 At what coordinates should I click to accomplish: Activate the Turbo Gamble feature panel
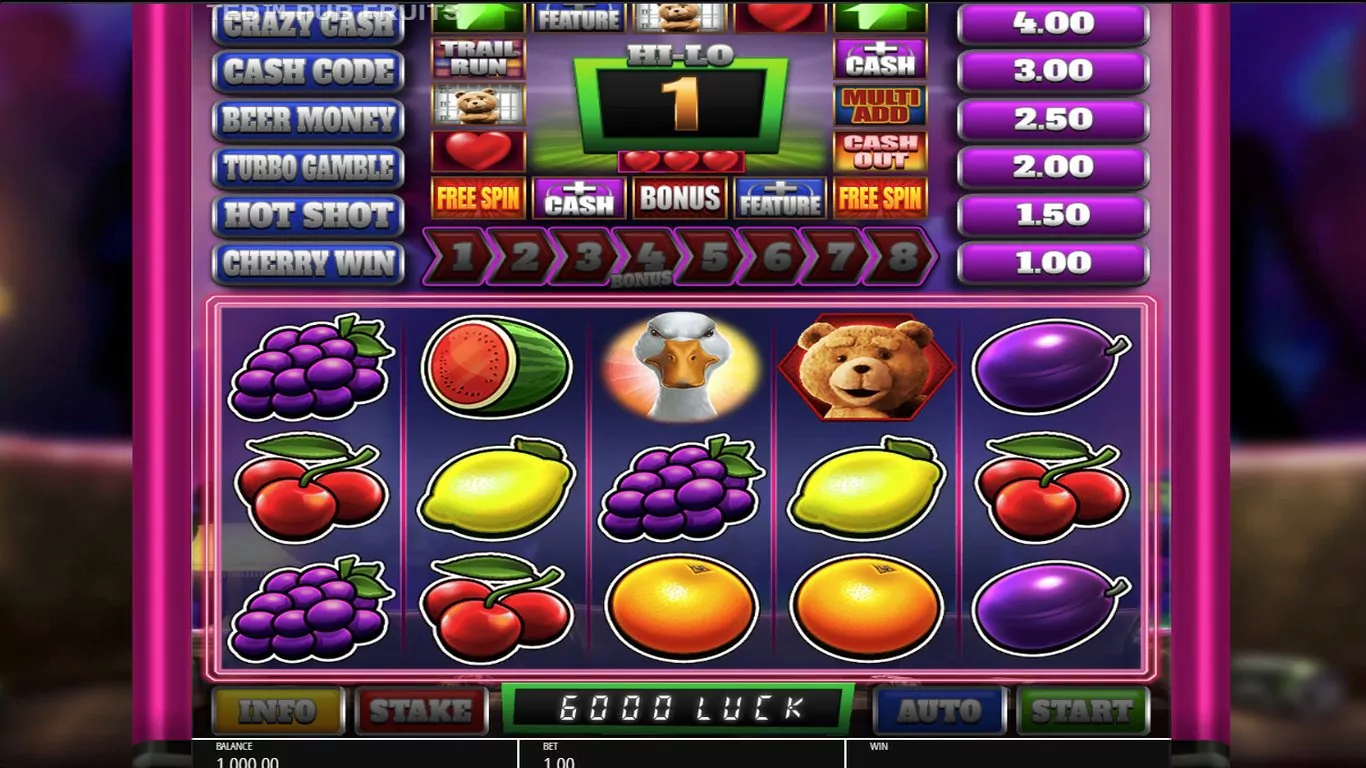coord(308,167)
